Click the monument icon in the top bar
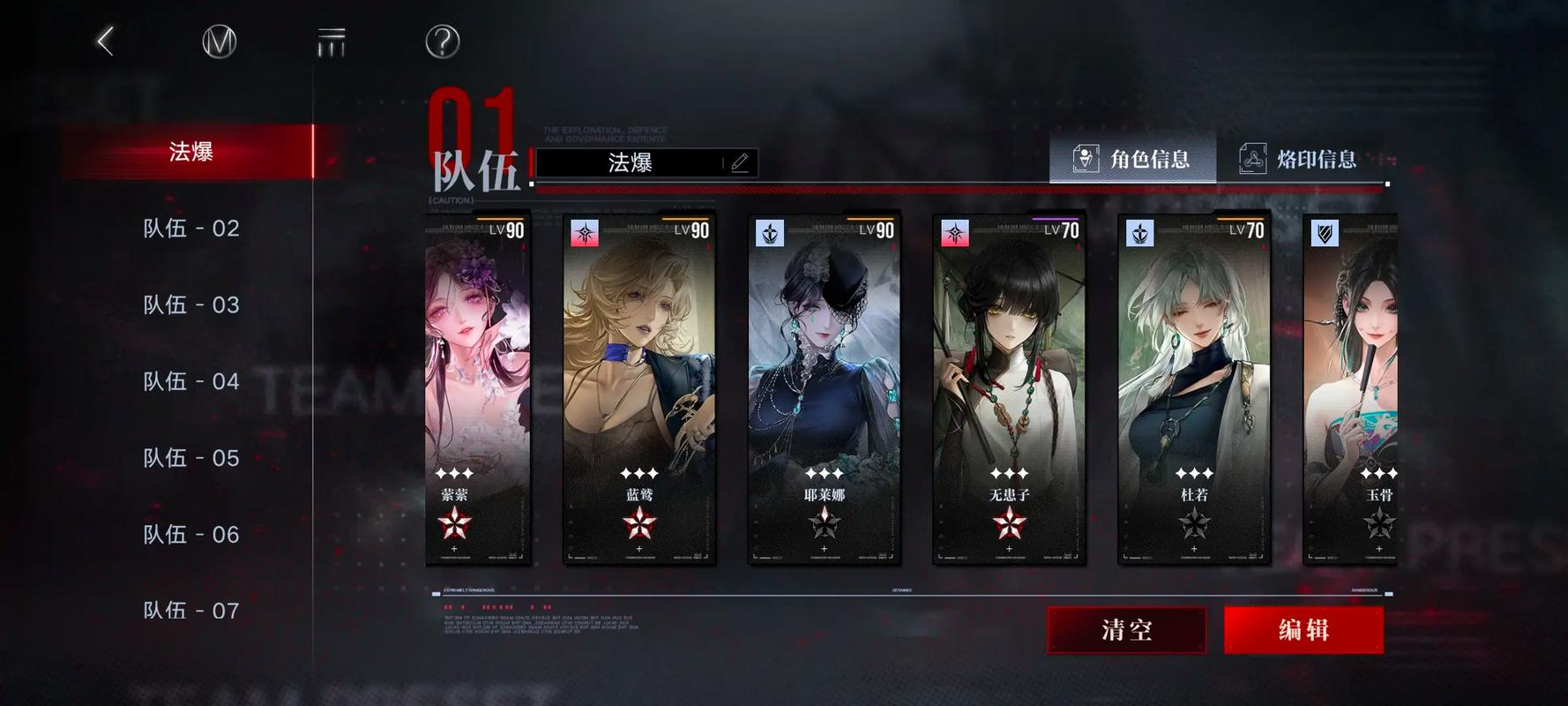Viewport: 1568px width, 706px height. tap(328, 40)
